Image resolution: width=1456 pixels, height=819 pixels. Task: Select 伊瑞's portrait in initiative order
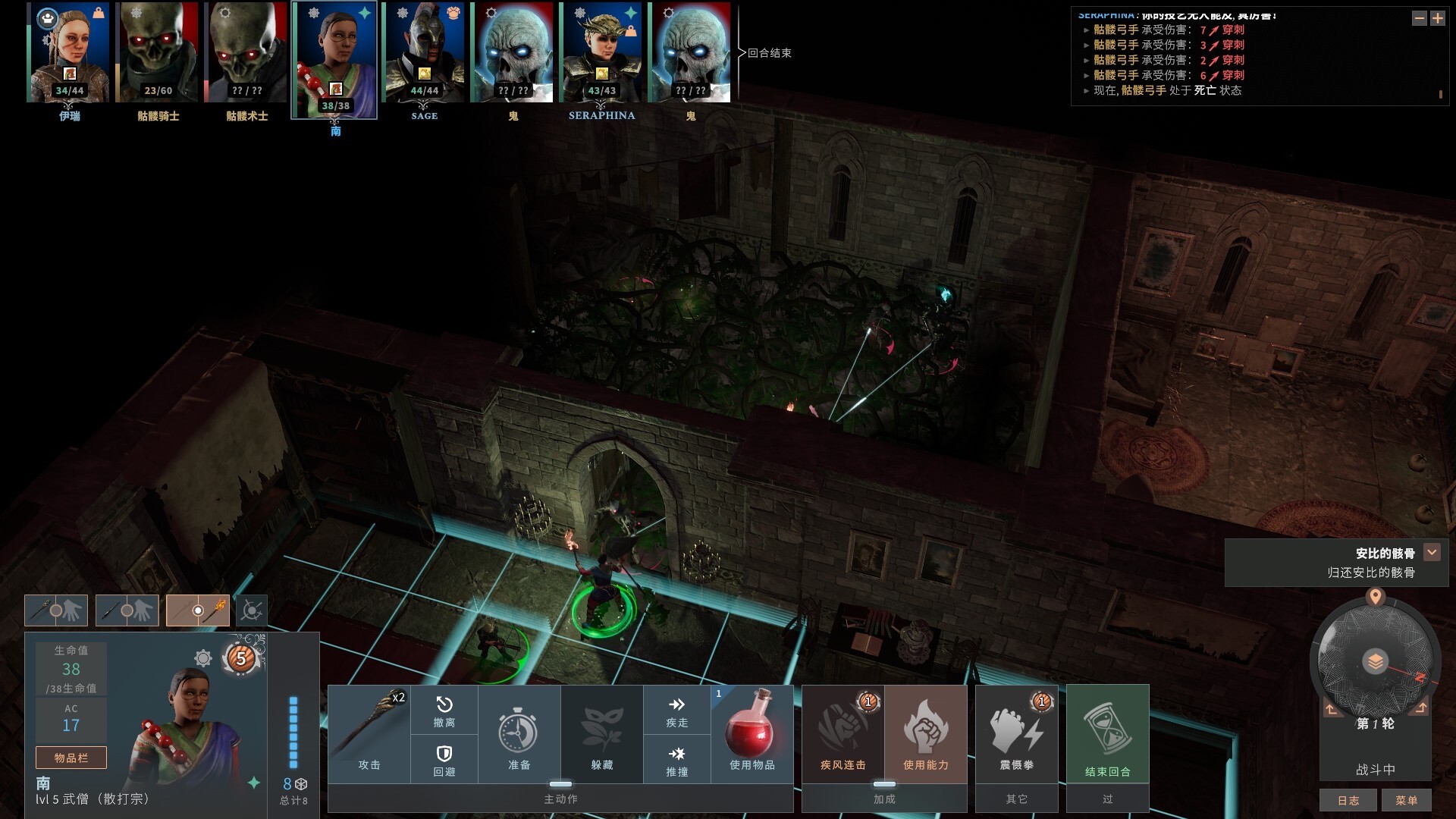(x=69, y=53)
